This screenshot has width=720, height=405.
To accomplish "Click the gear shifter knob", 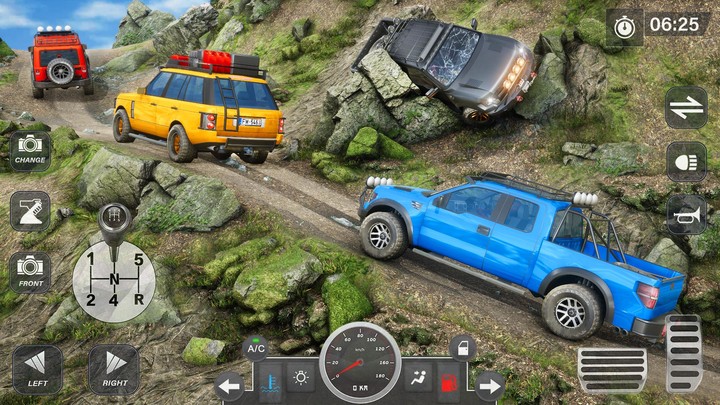I will [113, 218].
